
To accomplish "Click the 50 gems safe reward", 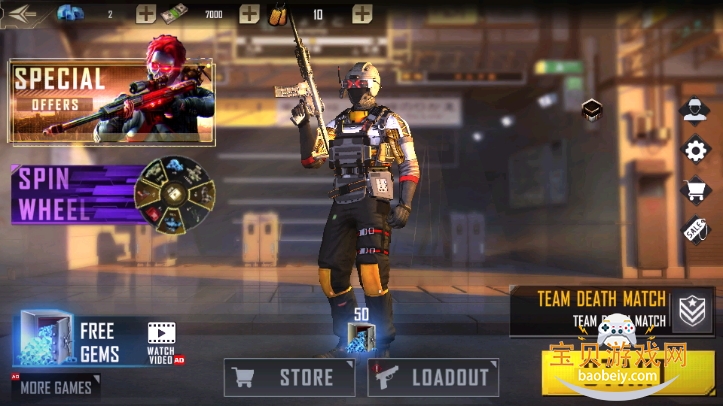I will (361, 337).
